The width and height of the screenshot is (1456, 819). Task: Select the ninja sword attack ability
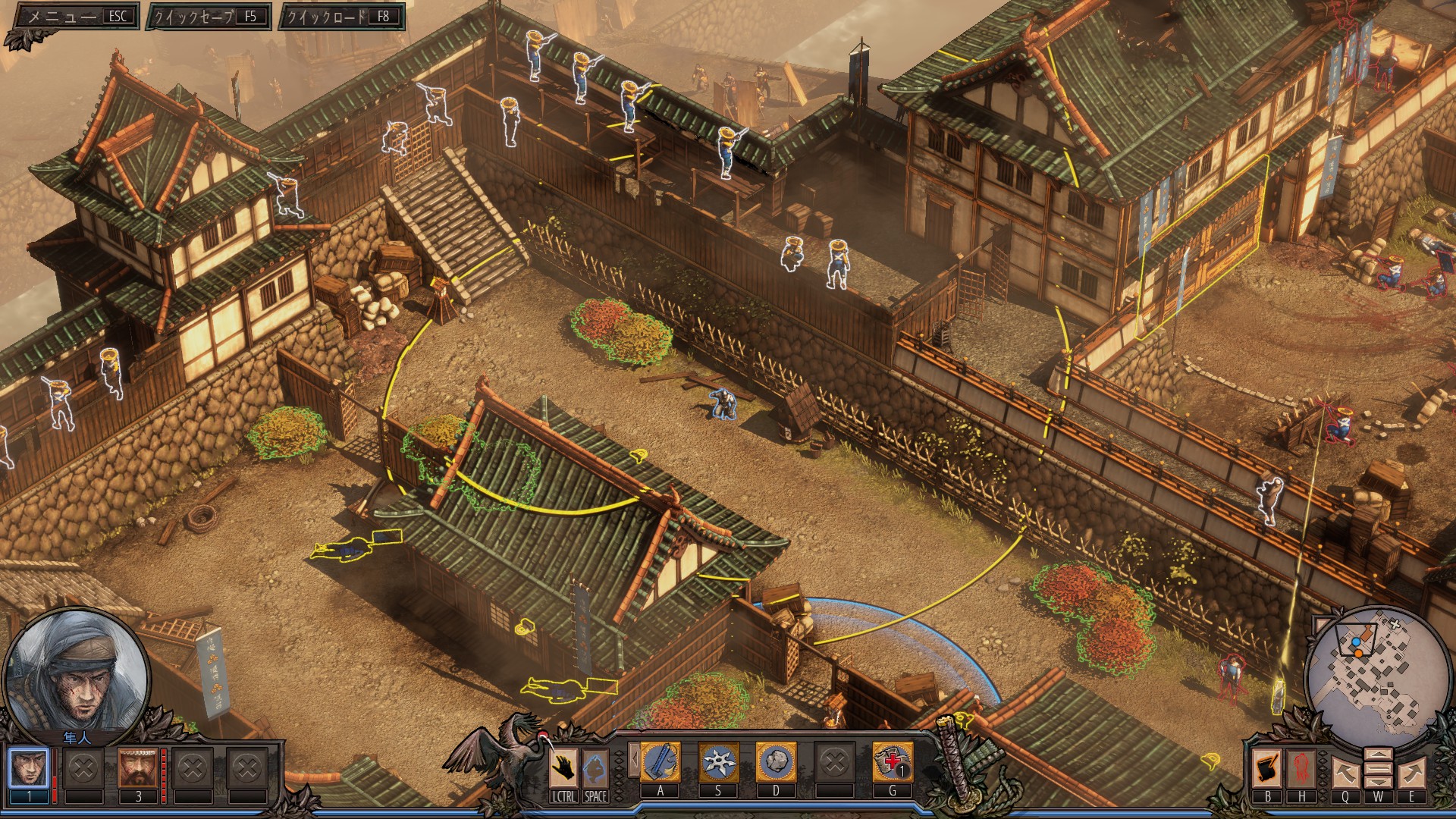point(661,761)
